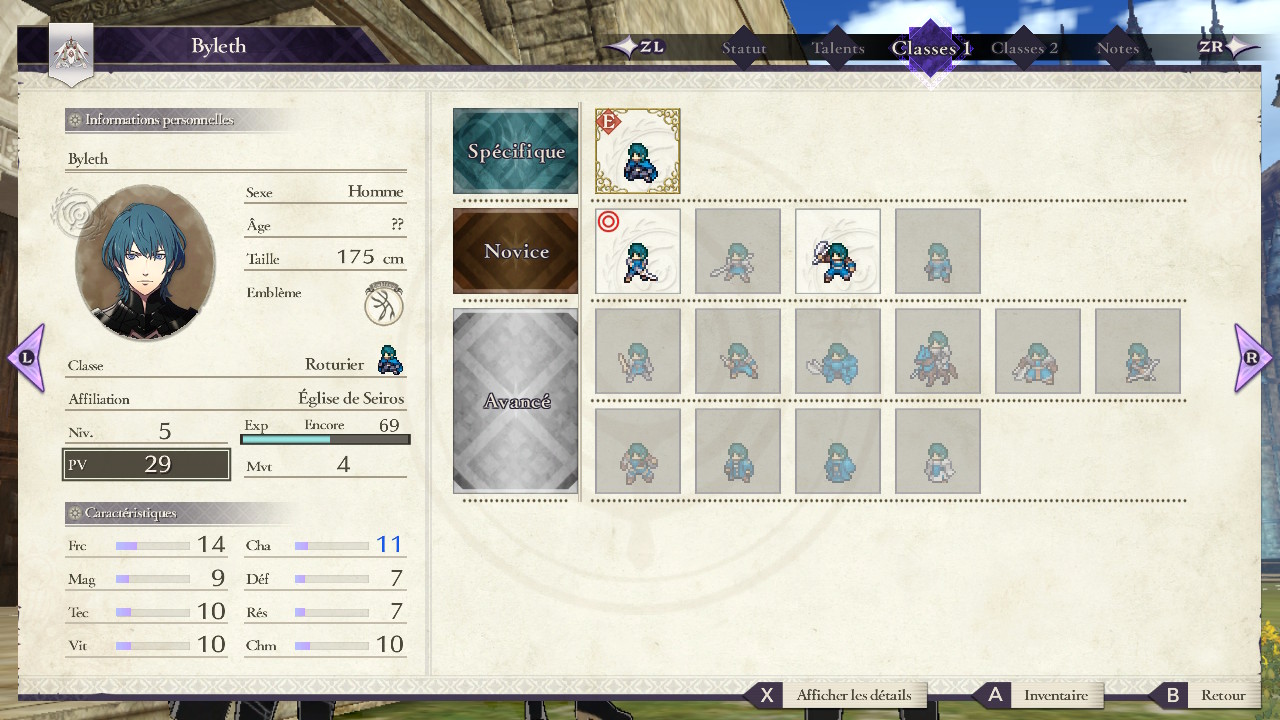The image size is (1280, 720).
Task: Click the Emblème crest icon
Action: click(384, 303)
